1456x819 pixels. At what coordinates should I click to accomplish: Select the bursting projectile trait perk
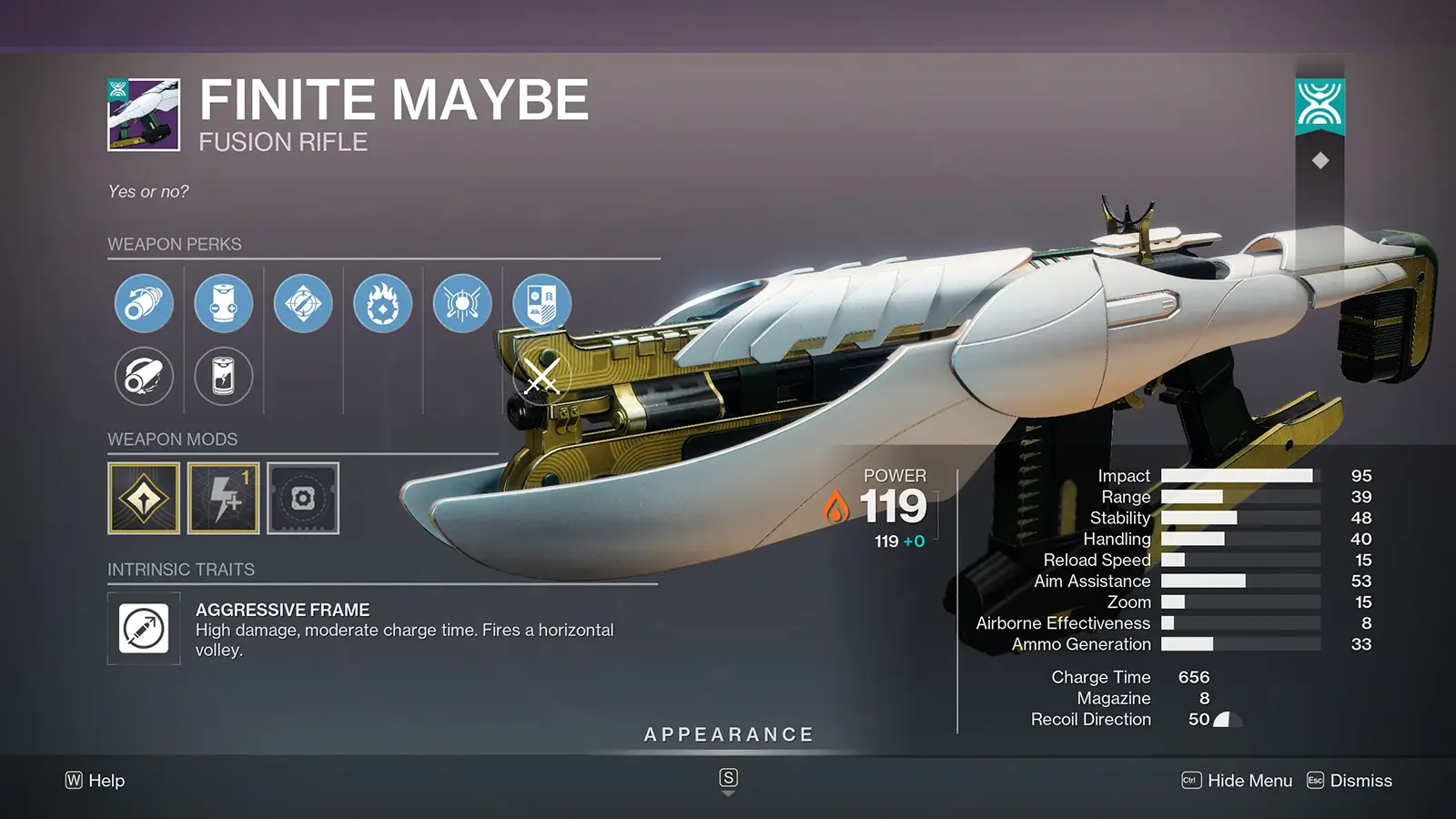pyautogui.click(x=461, y=303)
